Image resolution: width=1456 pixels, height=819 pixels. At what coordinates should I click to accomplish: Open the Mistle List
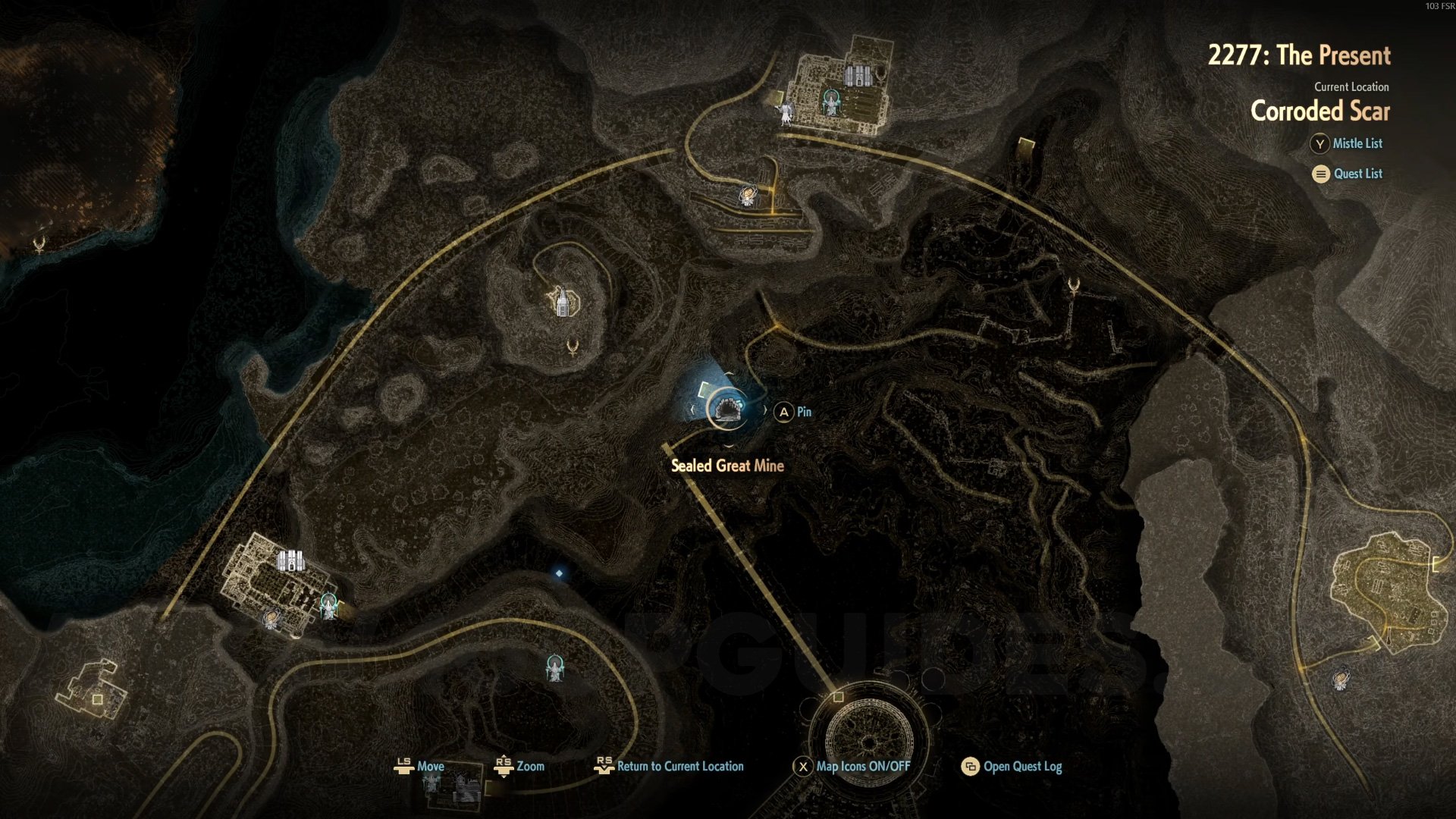coord(1347,143)
